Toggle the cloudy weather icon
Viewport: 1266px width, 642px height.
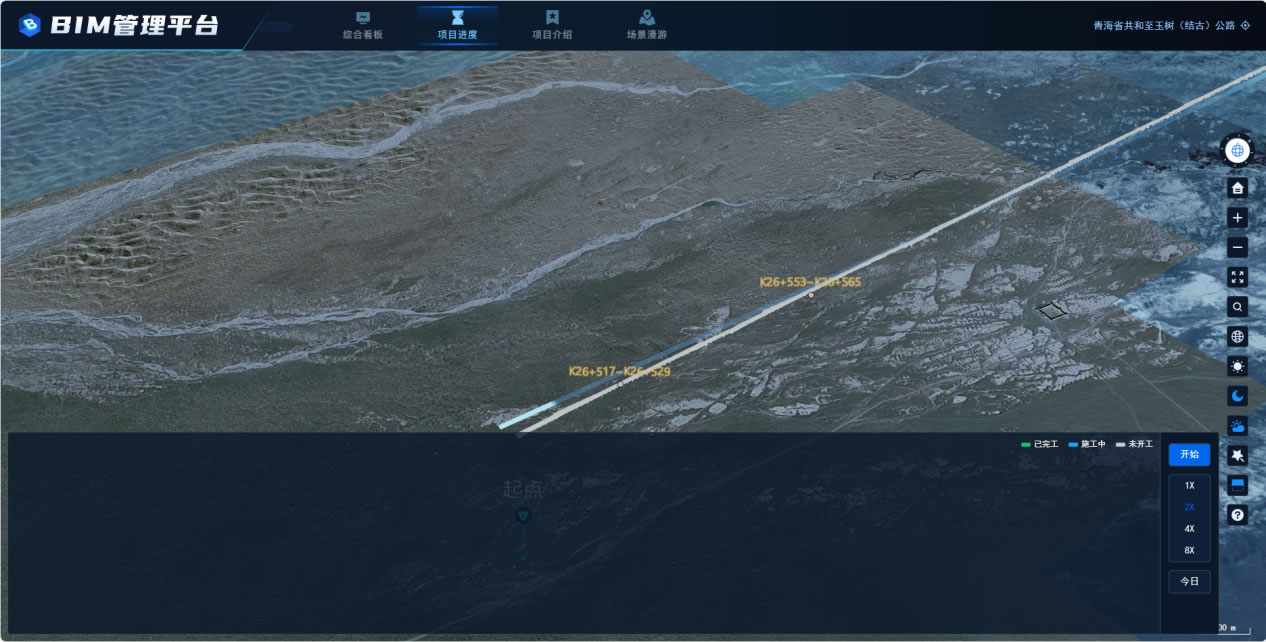click(x=1238, y=426)
